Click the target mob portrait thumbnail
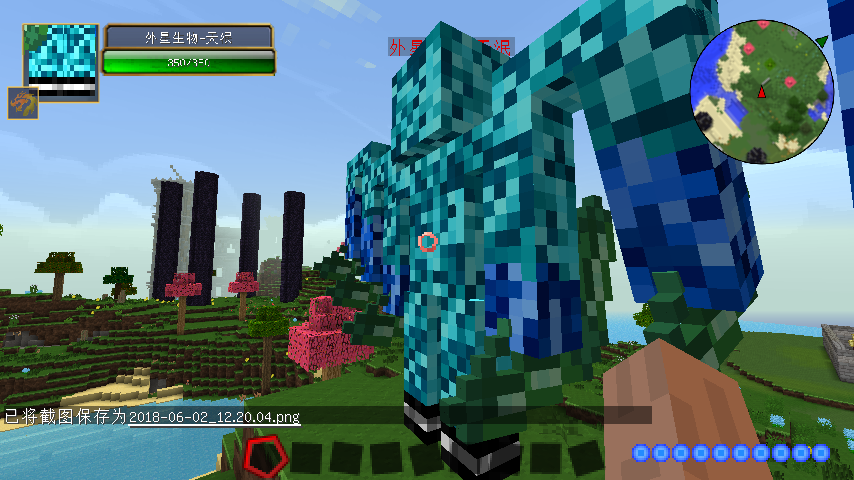This screenshot has height=480, width=854. [62, 61]
